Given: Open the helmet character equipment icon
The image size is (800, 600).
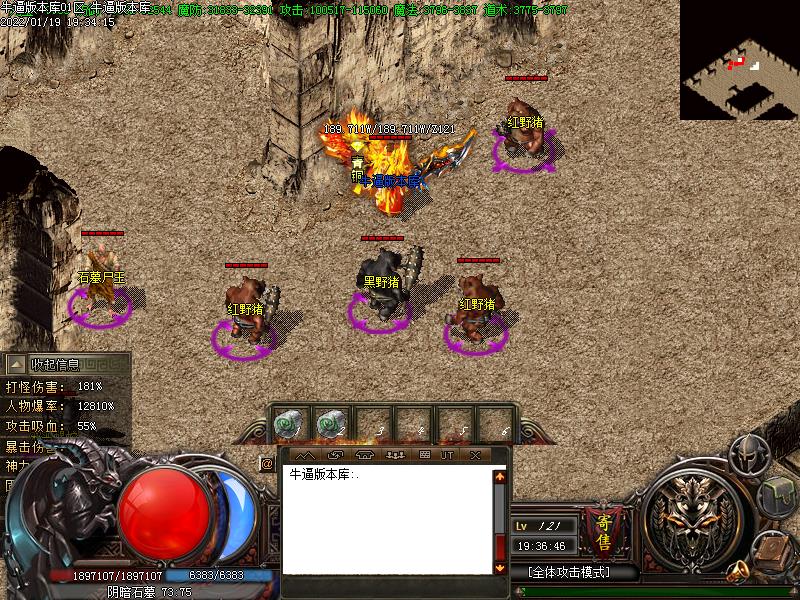Looking at the screenshot, I should (x=747, y=457).
